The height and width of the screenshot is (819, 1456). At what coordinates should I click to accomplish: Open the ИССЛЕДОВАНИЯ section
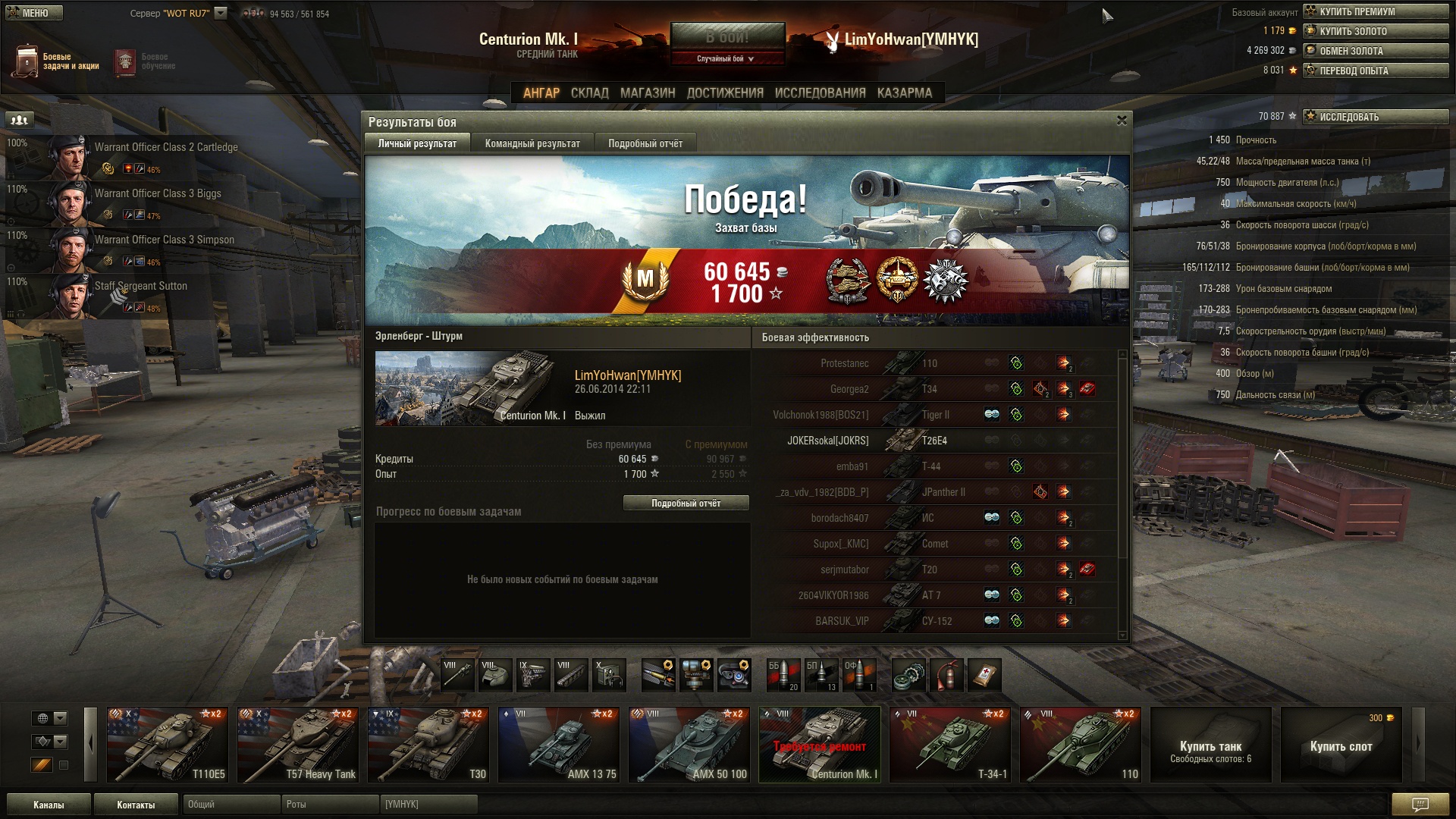pyautogui.click(x=820, y=93)
